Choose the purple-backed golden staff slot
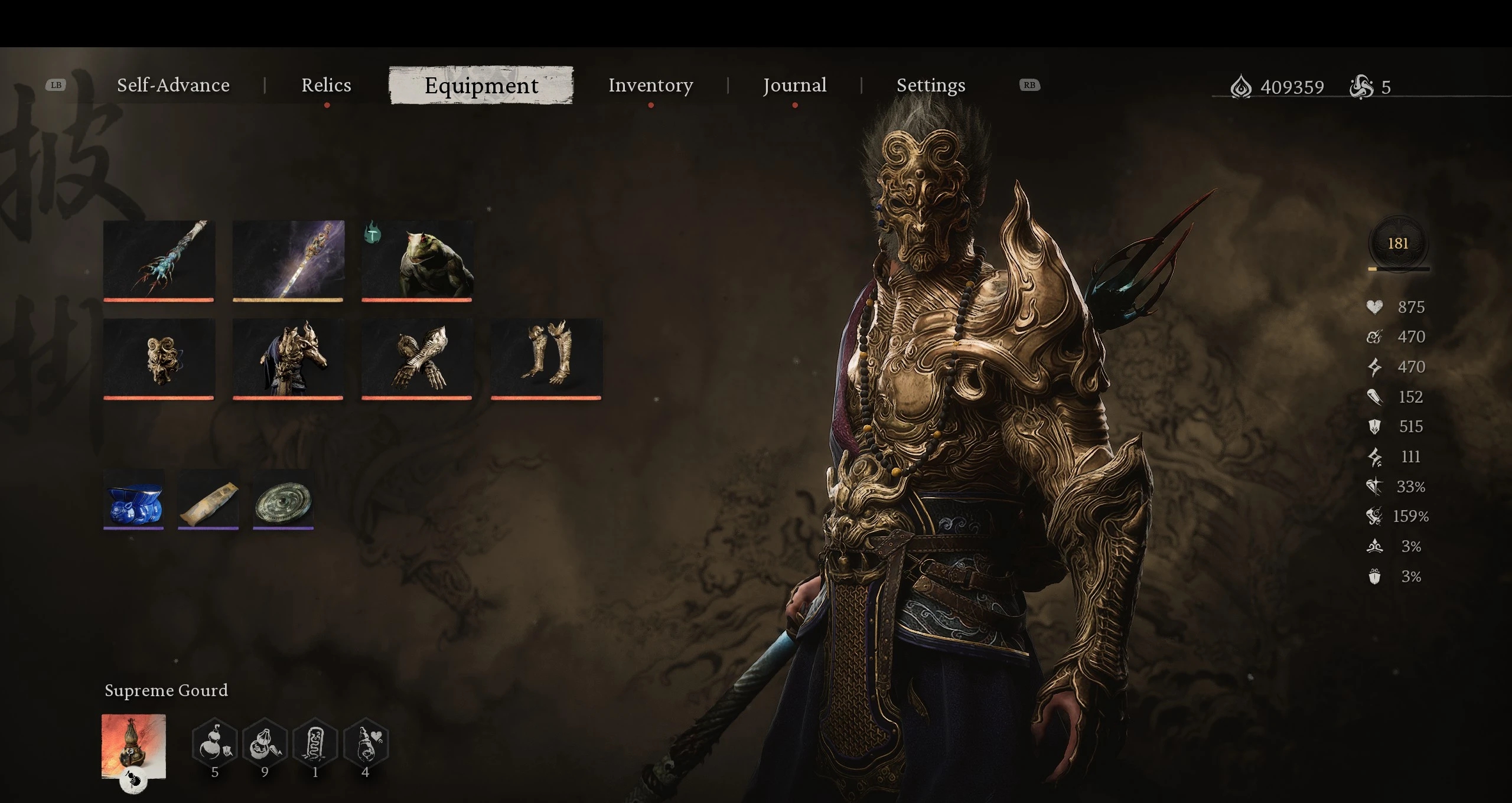1512x803 pixels. pos(288,260)
